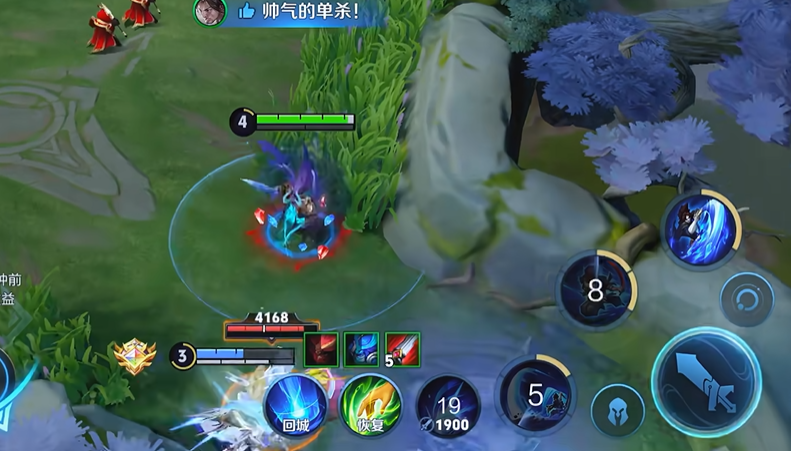Activate the green 恢复 heal spell
The width and height of the screenshot is (791, 451).
tap(370, 405)
